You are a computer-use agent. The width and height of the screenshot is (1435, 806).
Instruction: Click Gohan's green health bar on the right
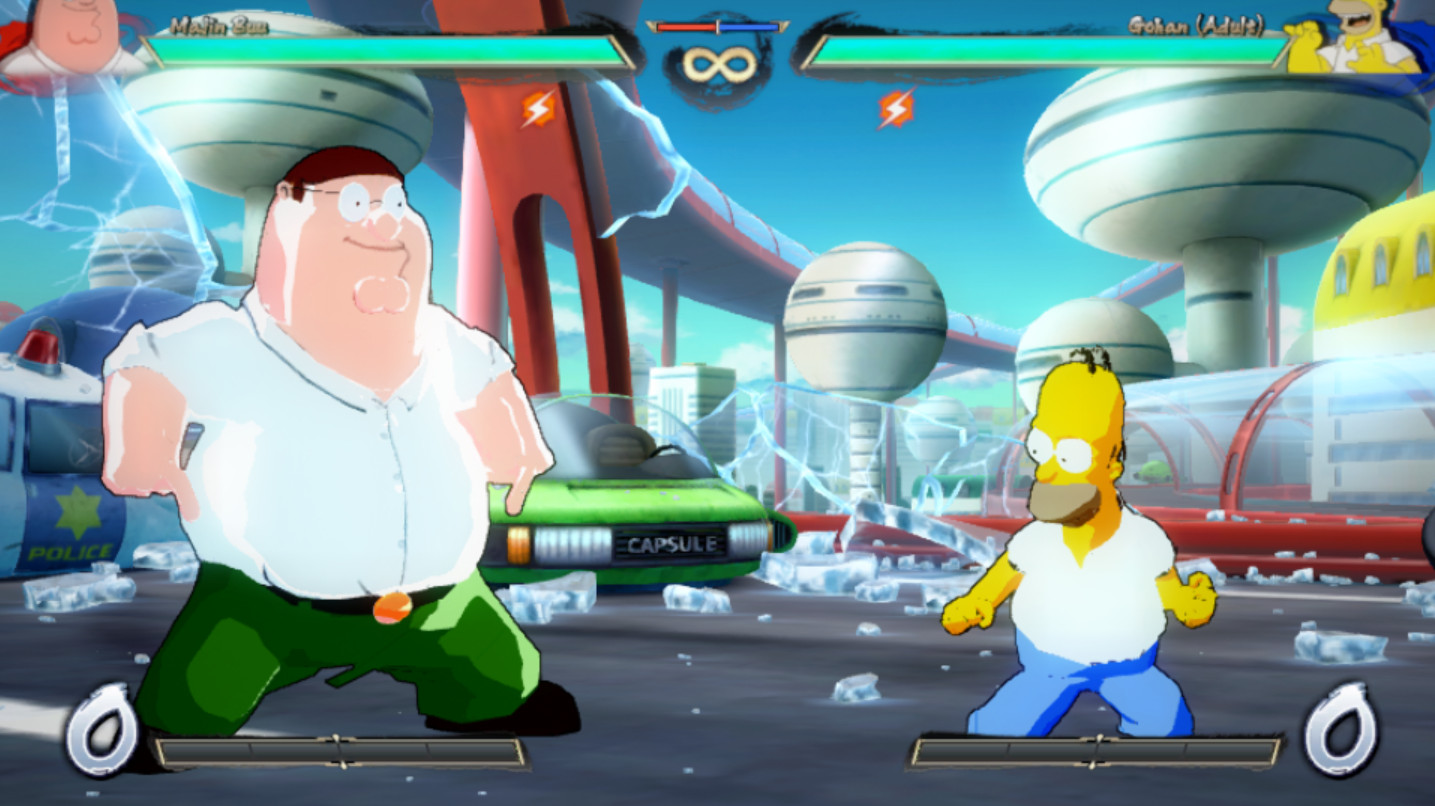pos(1050,48)
